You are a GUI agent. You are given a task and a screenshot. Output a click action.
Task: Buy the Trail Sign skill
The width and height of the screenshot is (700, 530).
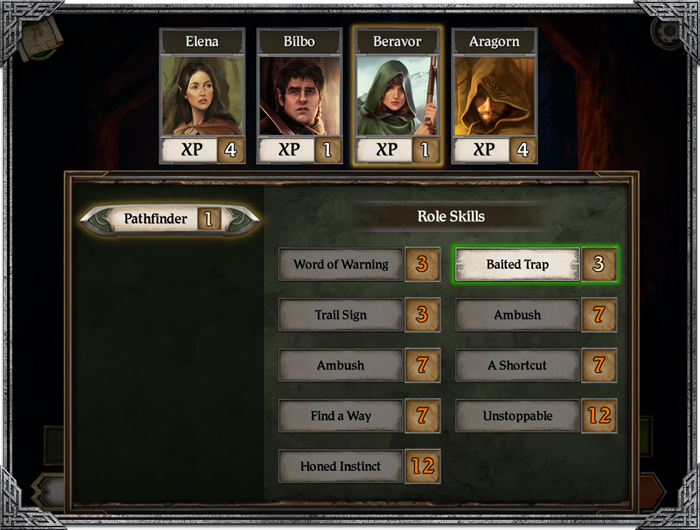tap(341, 315)
